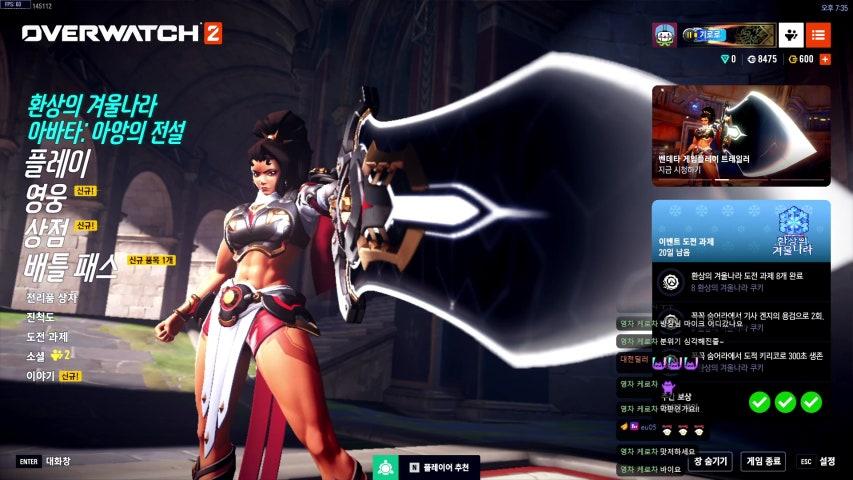The height and width of the screenshot is (480, 853).
Task: Open the 이벤트 도전 과제 event panel
Action: (x=741, y=231)
